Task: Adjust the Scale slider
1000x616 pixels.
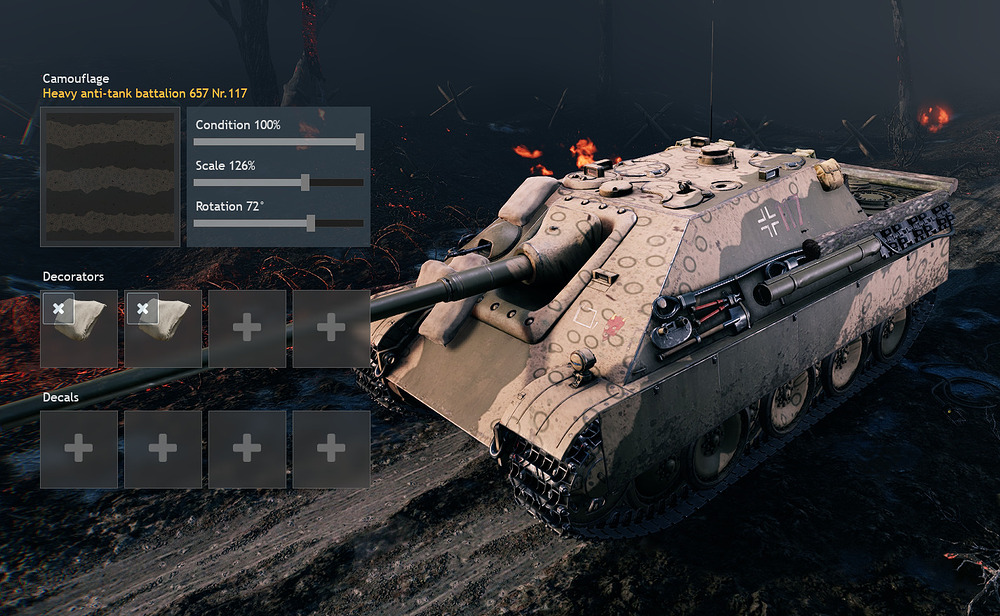Action: [x=305, y=182]
